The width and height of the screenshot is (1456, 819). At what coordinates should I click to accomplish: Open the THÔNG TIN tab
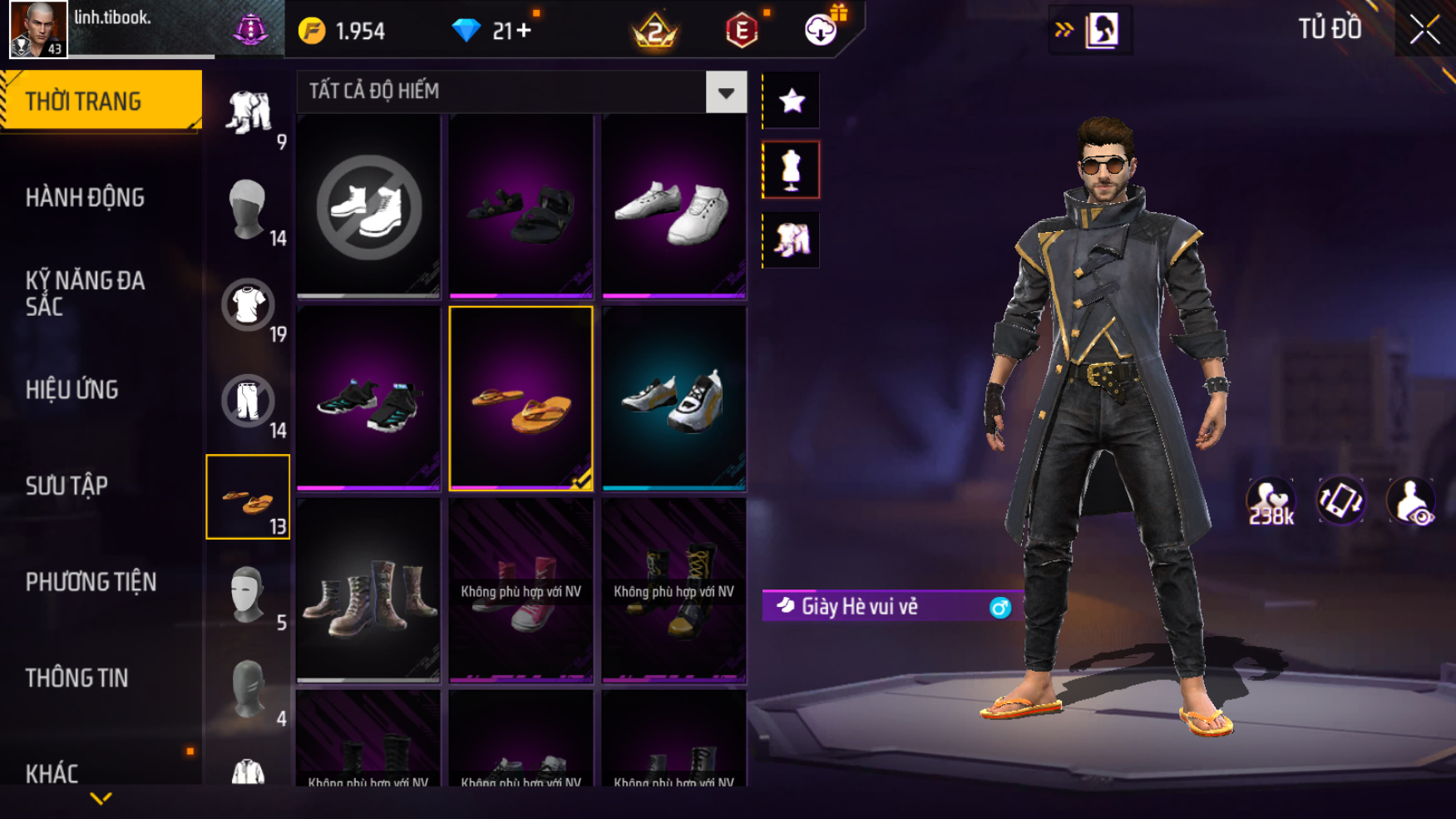[x=77, y=678]
